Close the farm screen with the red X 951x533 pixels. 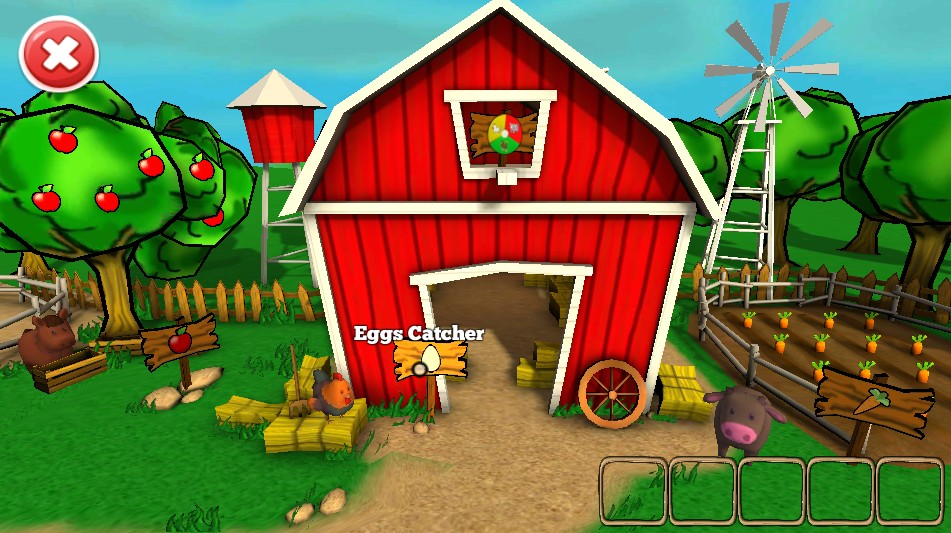(x=59, y=55)
